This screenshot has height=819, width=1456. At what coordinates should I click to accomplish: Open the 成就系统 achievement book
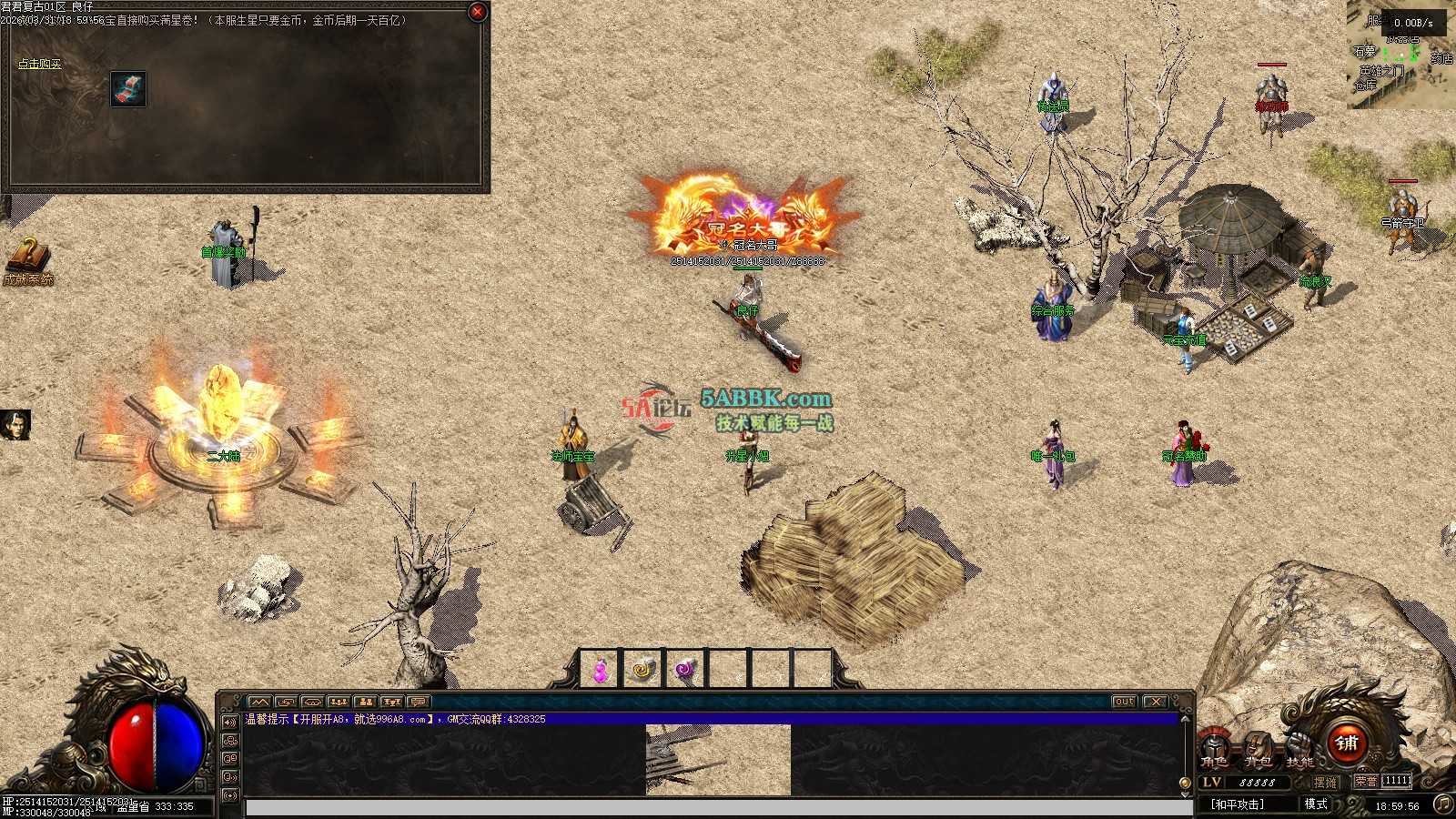point(27,260)
